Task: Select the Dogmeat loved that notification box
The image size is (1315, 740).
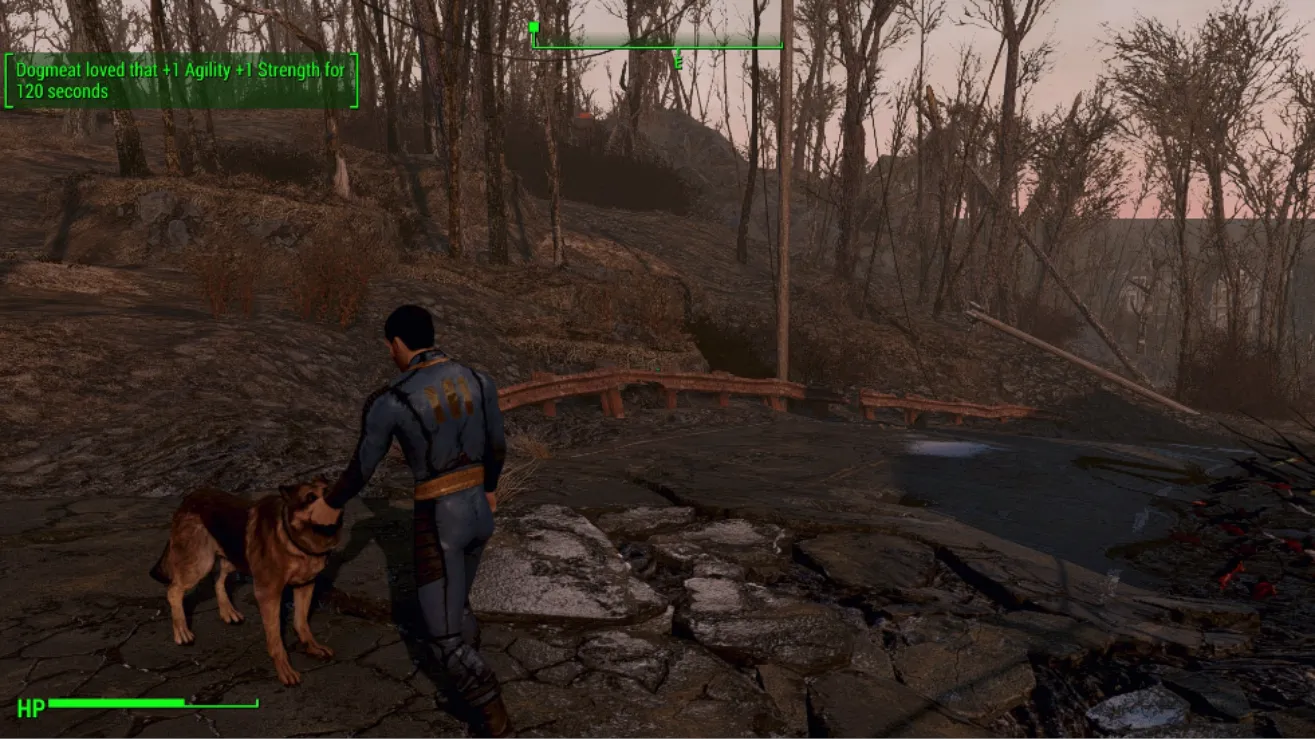Action: 181,81
